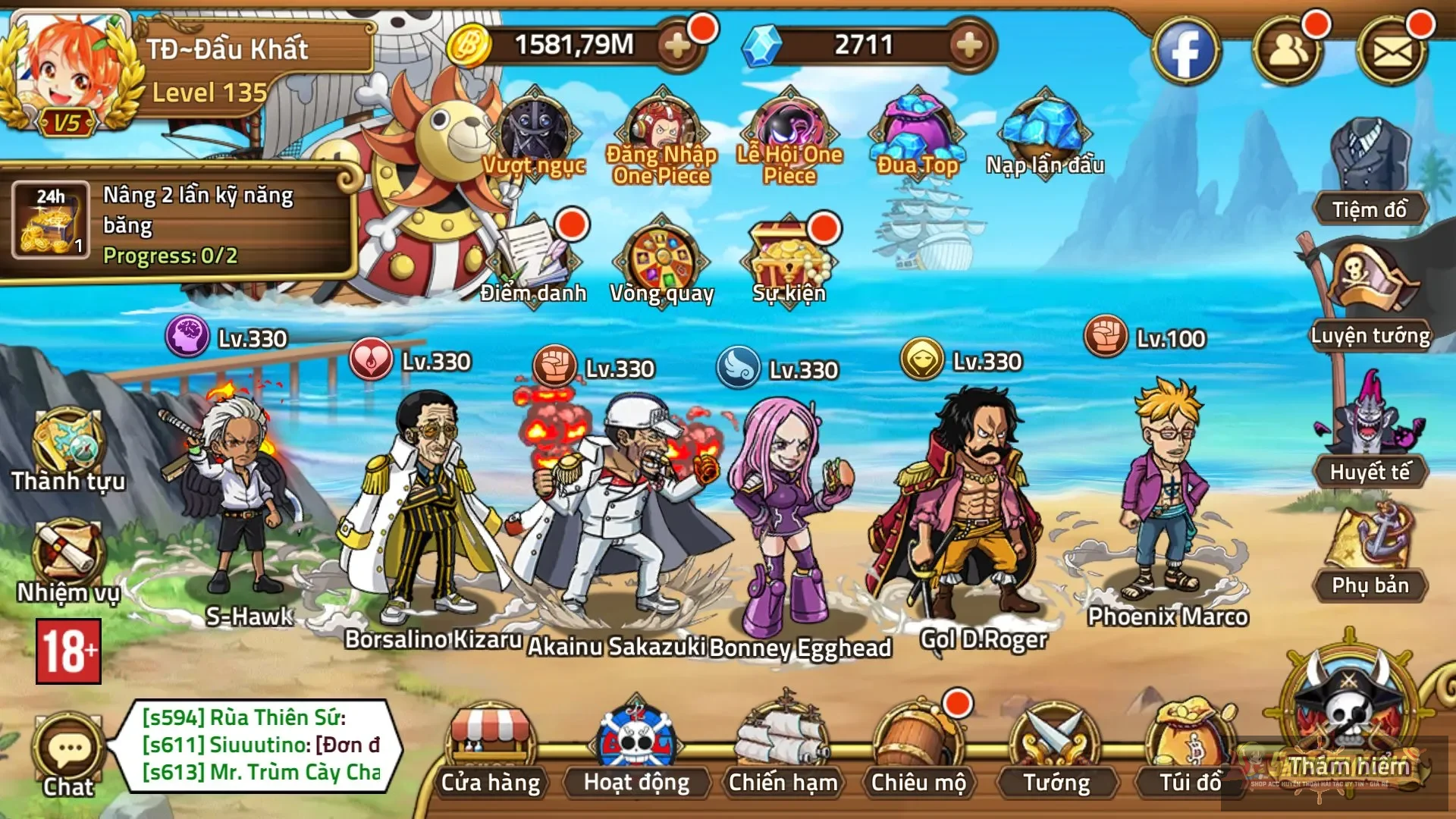Add more gold coins with plus button
The height and width of the screenshot is (819, 1456).
[x=676, y=45]
